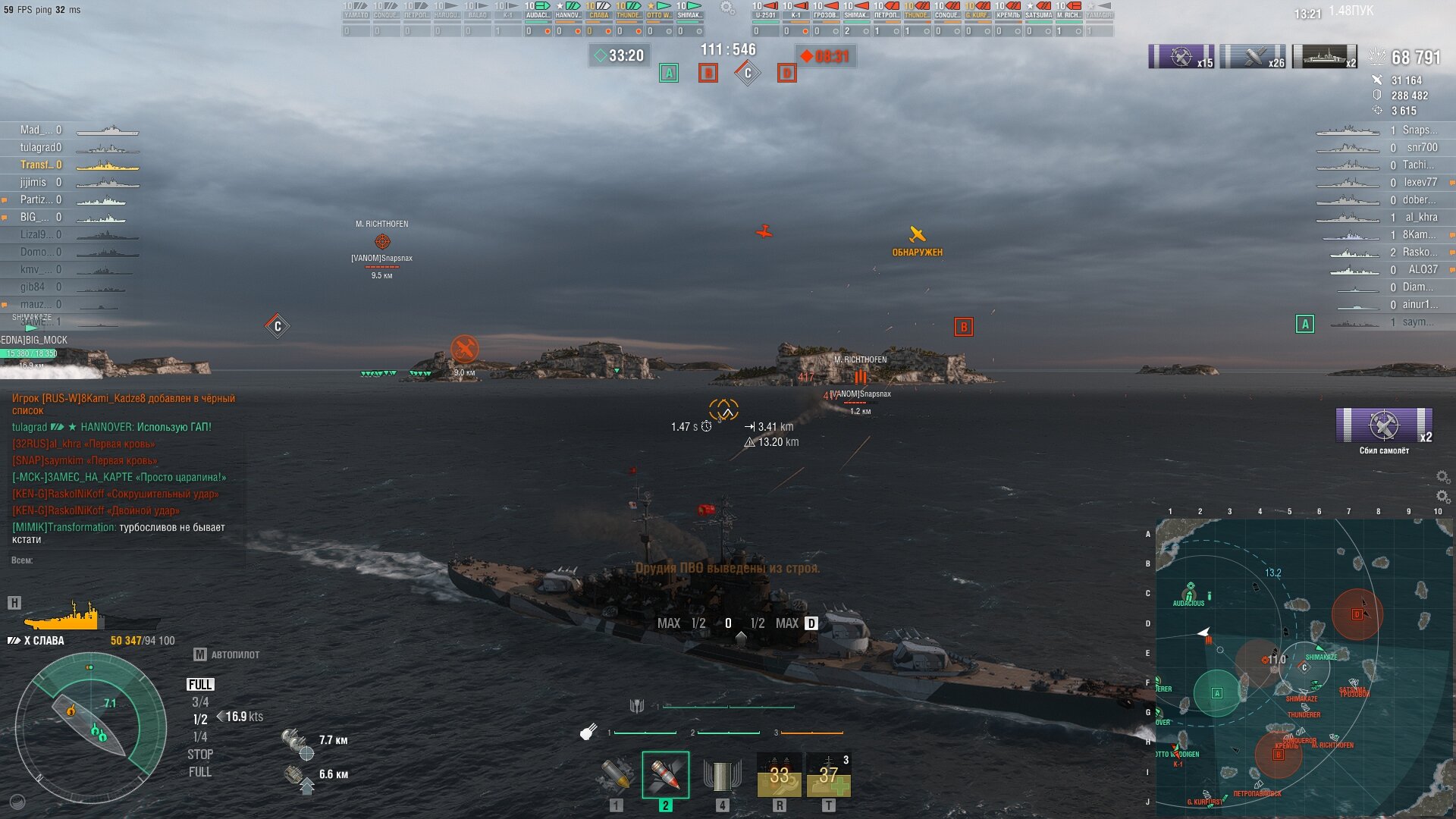Set engine telegraph to 3/4 speed

point(200,702)
